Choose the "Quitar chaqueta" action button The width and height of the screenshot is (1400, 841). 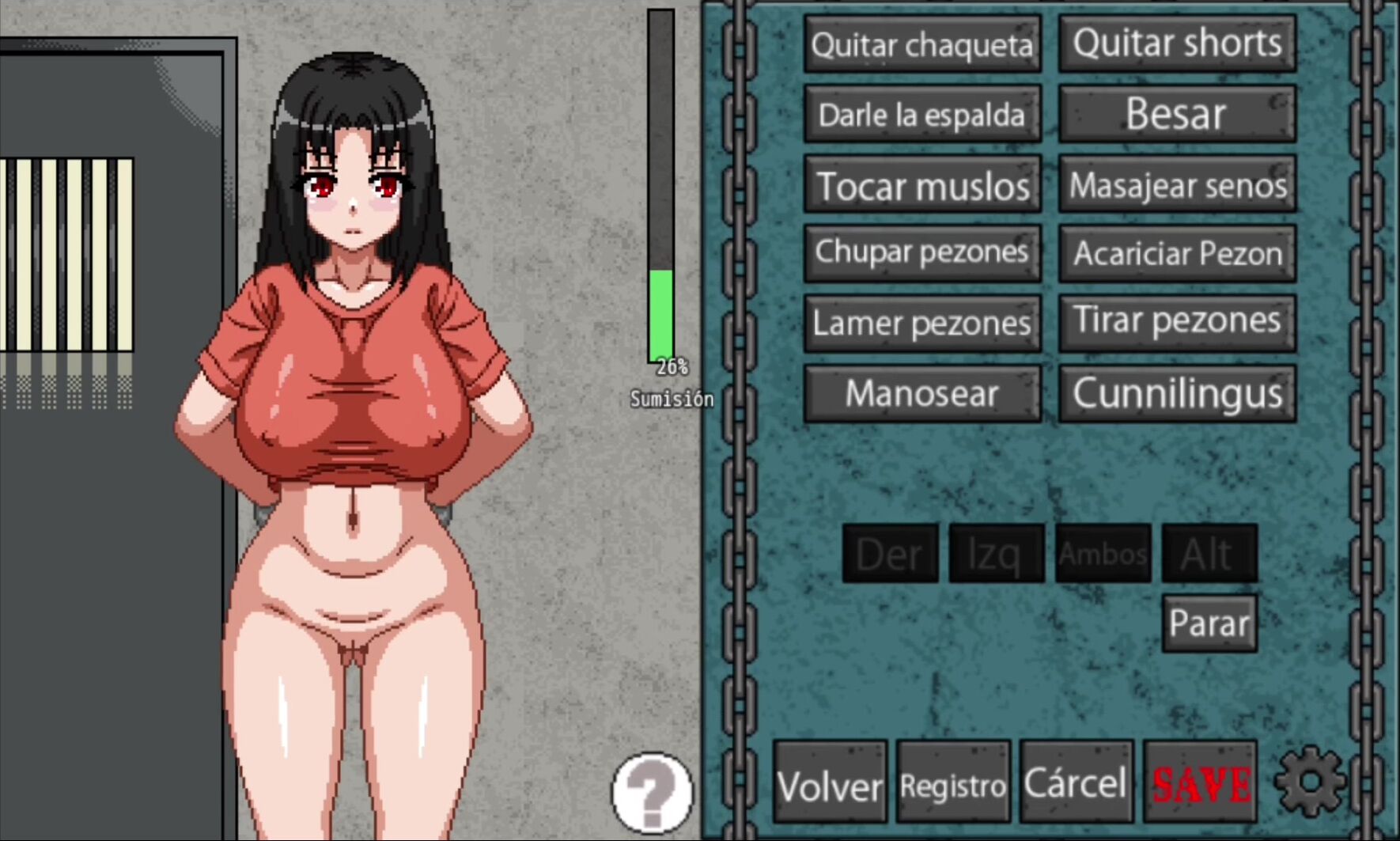click(922, 44)
